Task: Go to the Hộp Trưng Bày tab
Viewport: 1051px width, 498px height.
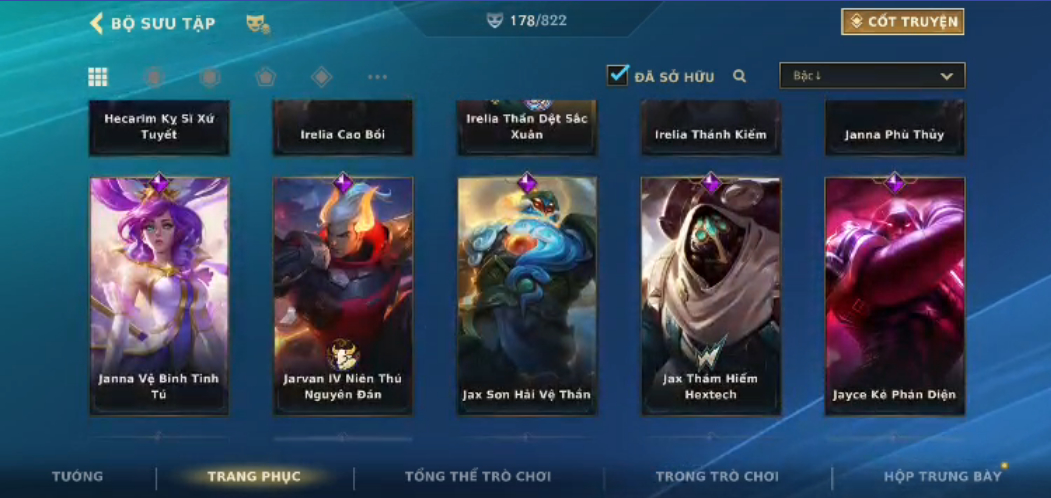Action: tap(942, 477)
